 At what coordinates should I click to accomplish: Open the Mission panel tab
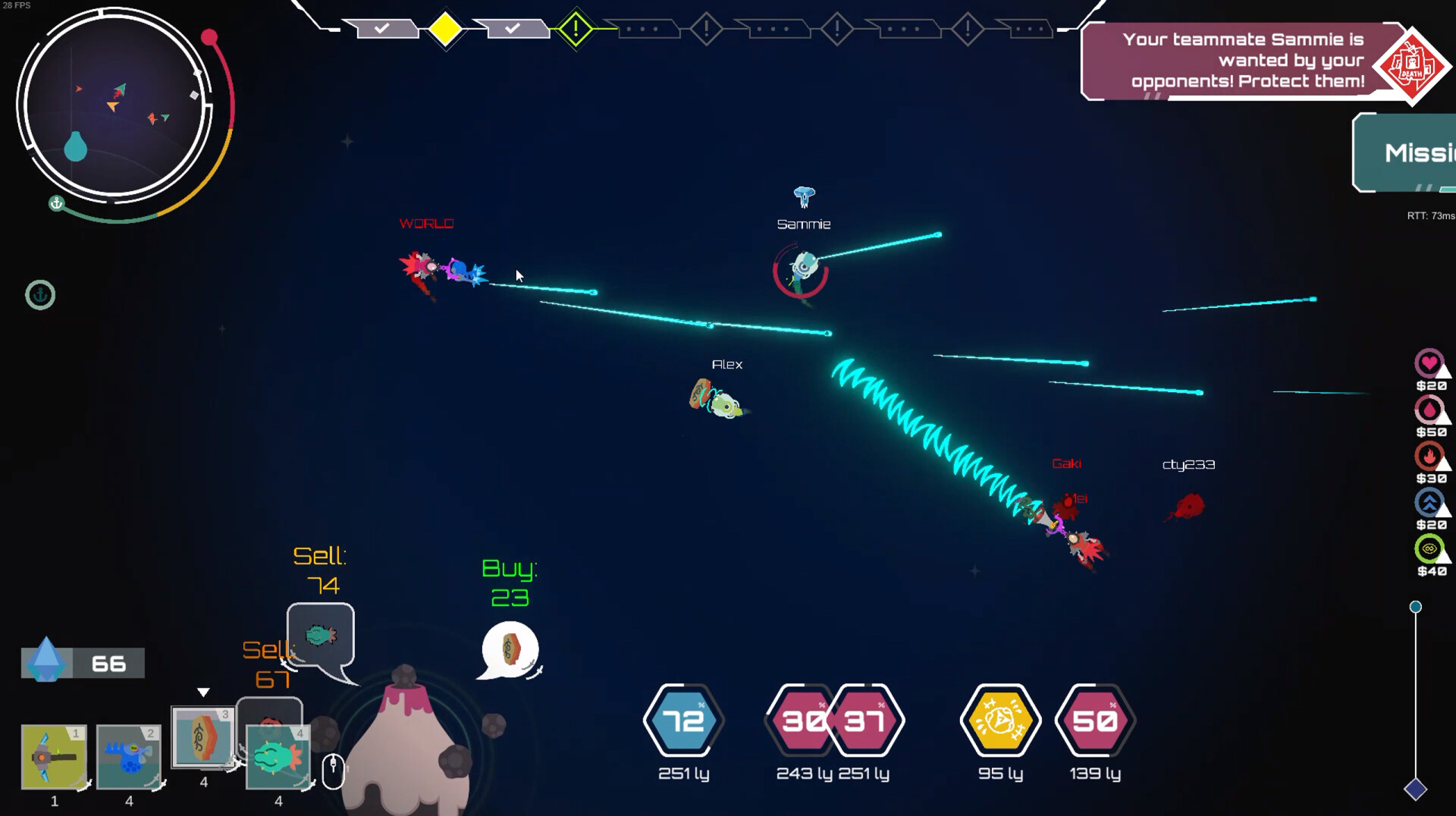[1407, 152]
